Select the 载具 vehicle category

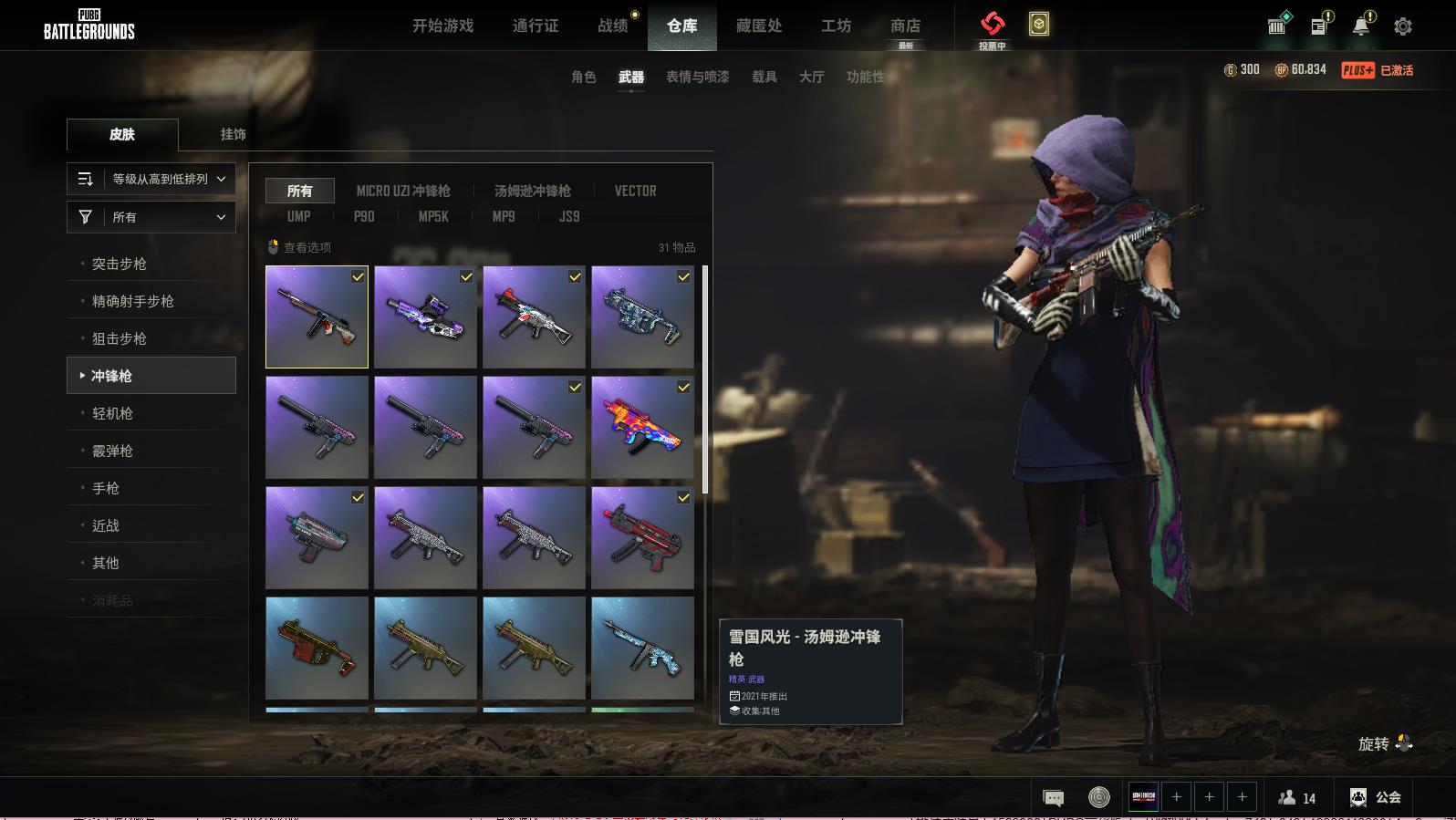tap(764, 77)
